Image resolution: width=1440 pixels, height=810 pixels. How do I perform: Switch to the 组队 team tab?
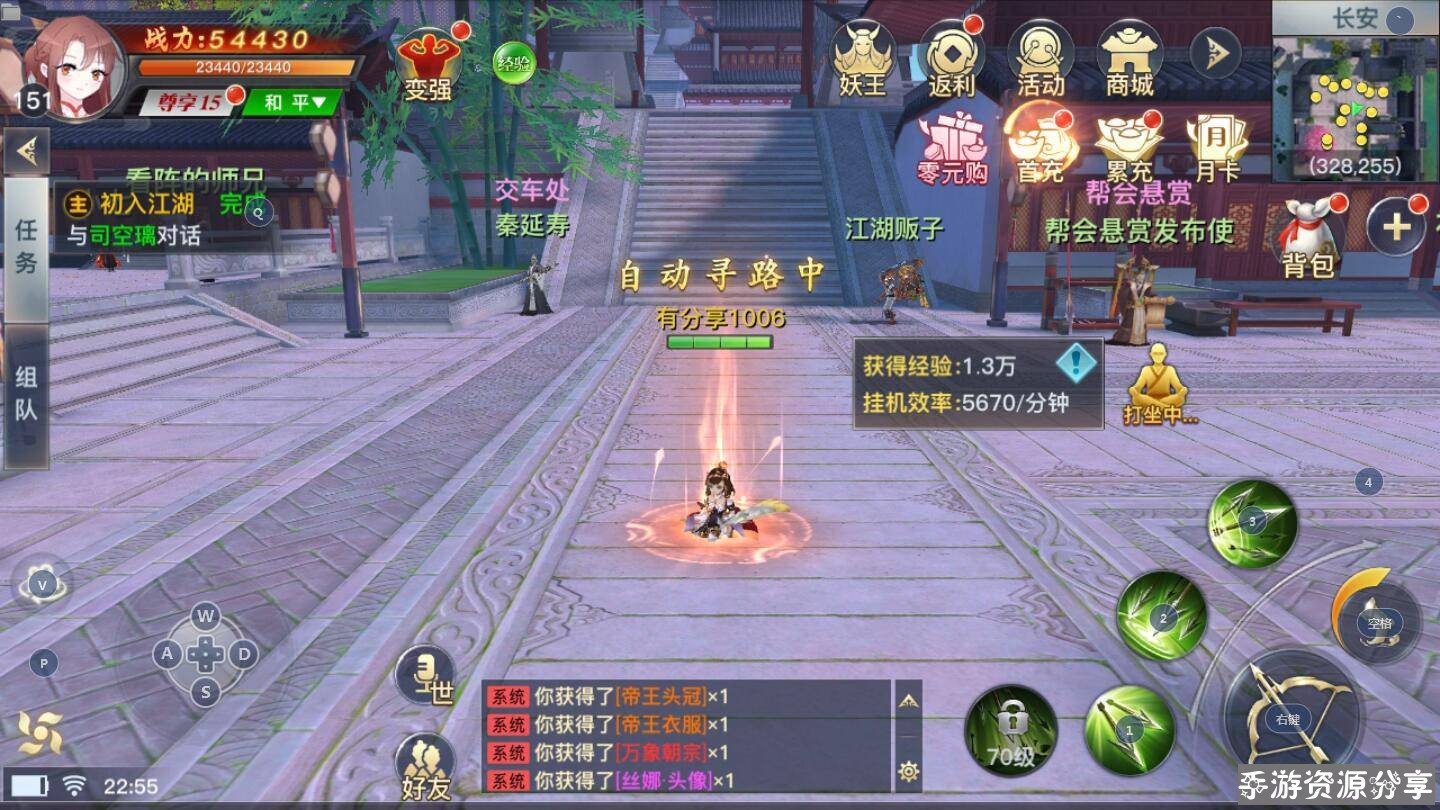point(26,394)
